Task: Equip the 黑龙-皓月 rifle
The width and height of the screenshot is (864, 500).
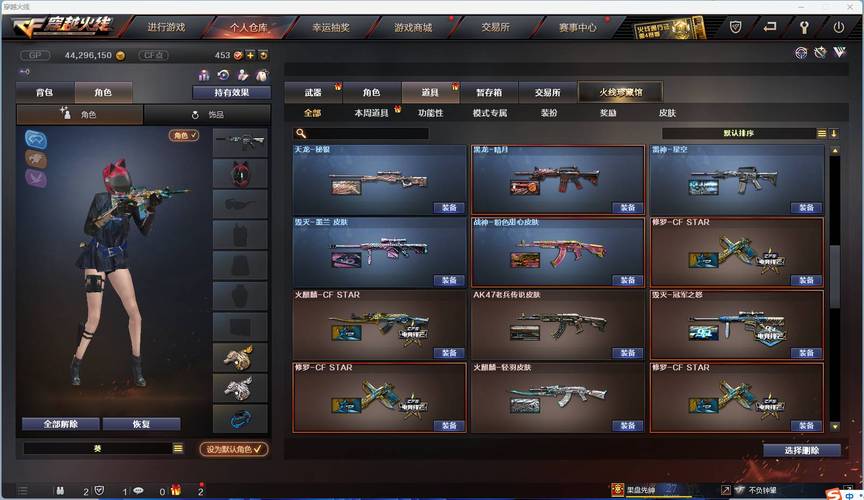Action: tap(627, 208)
